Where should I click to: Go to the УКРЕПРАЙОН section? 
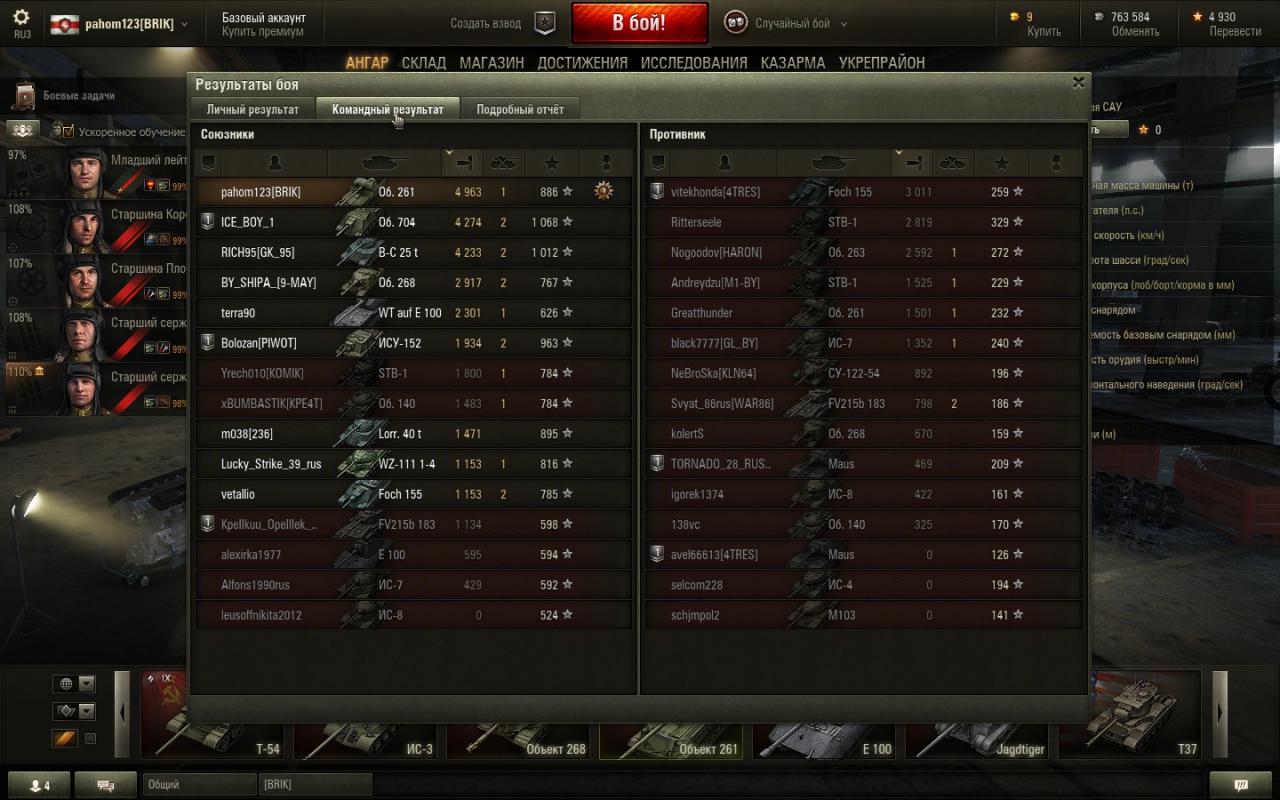pyautogui.click(x=881, y=62)
